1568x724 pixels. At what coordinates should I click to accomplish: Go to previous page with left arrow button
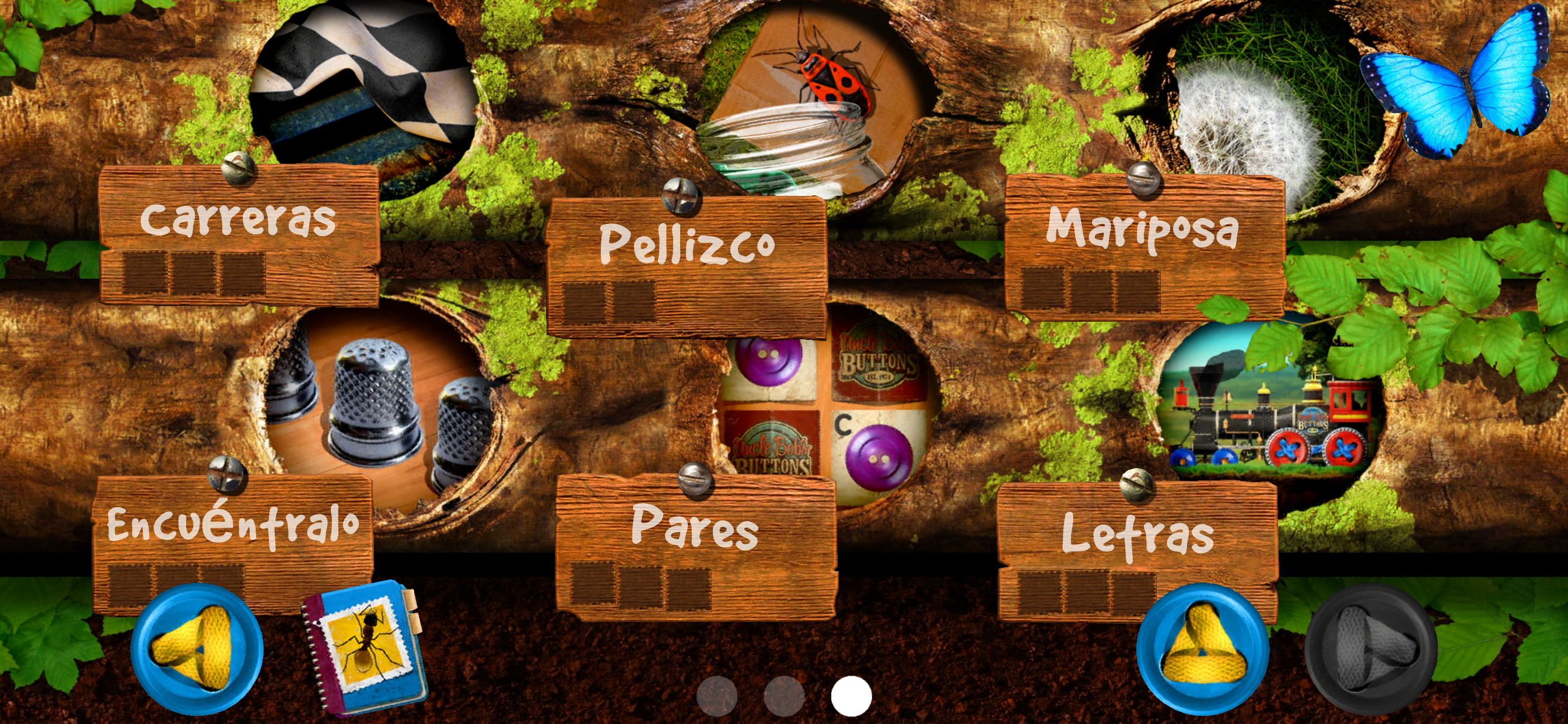[196, 649]
